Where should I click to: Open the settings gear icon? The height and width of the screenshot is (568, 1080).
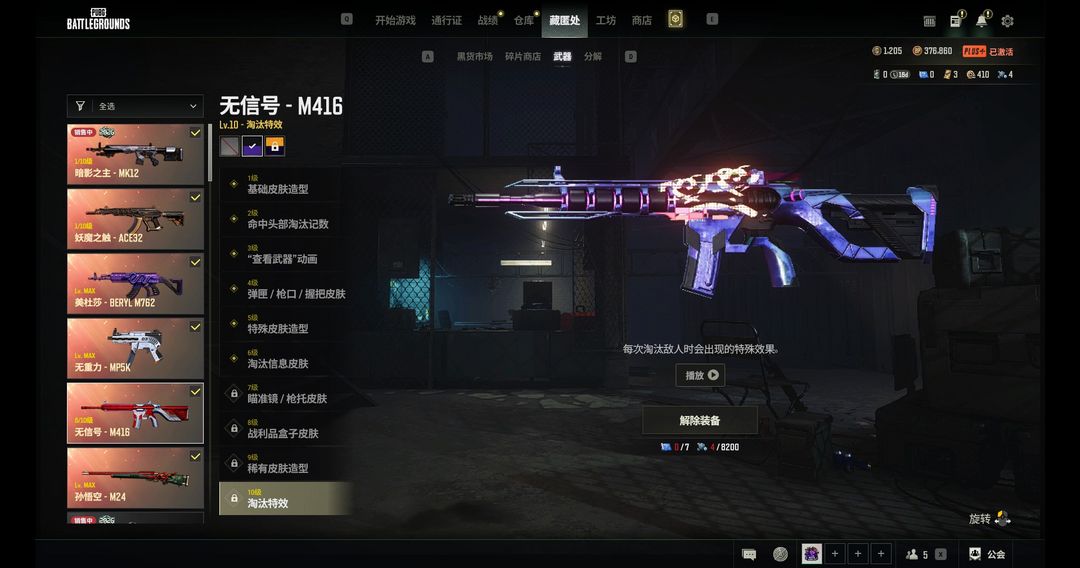click(x=1007, y=21)
